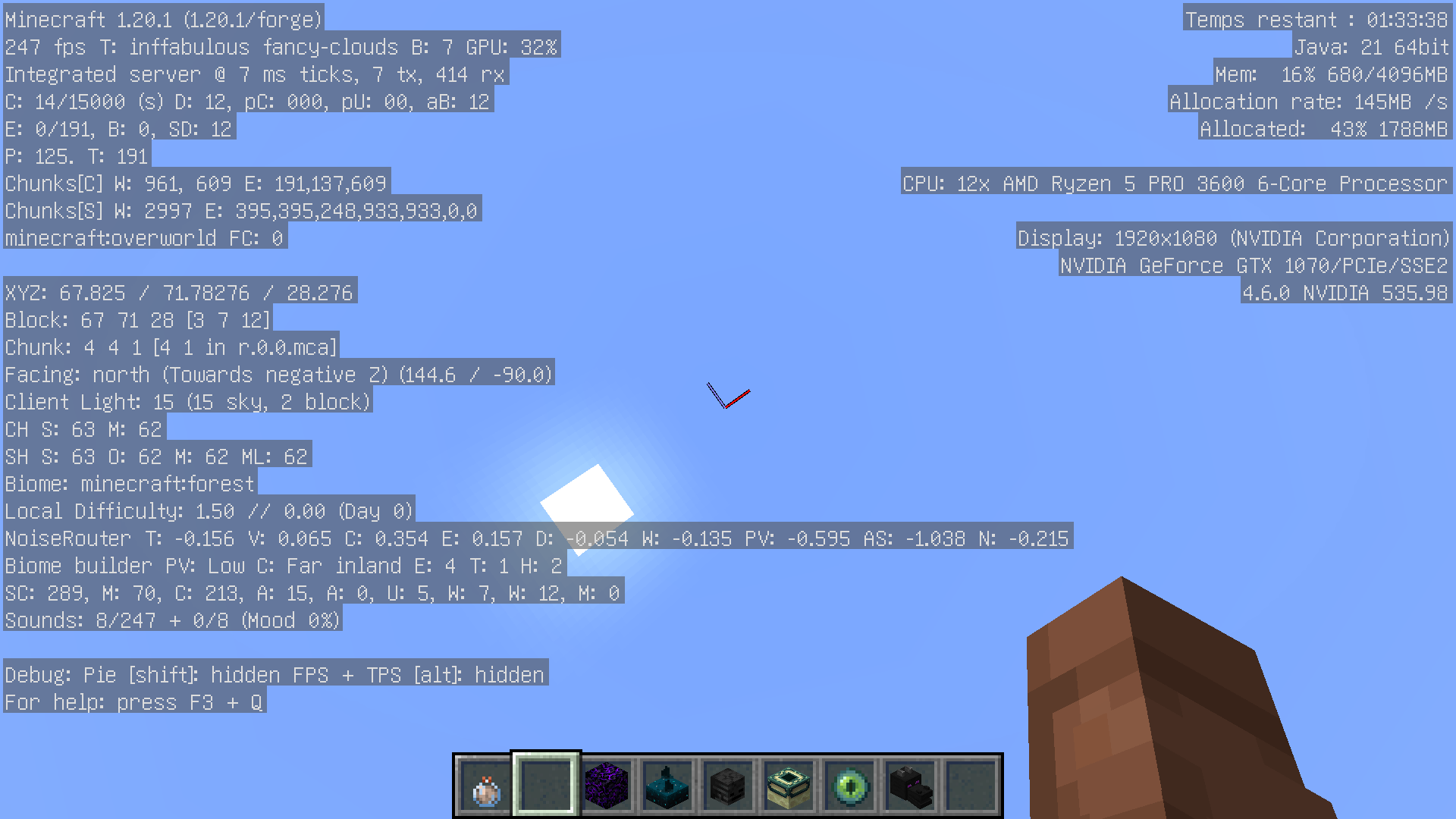
Task: Select the sculk shrieker block in the hotbar
Action: tap(668, 786)
